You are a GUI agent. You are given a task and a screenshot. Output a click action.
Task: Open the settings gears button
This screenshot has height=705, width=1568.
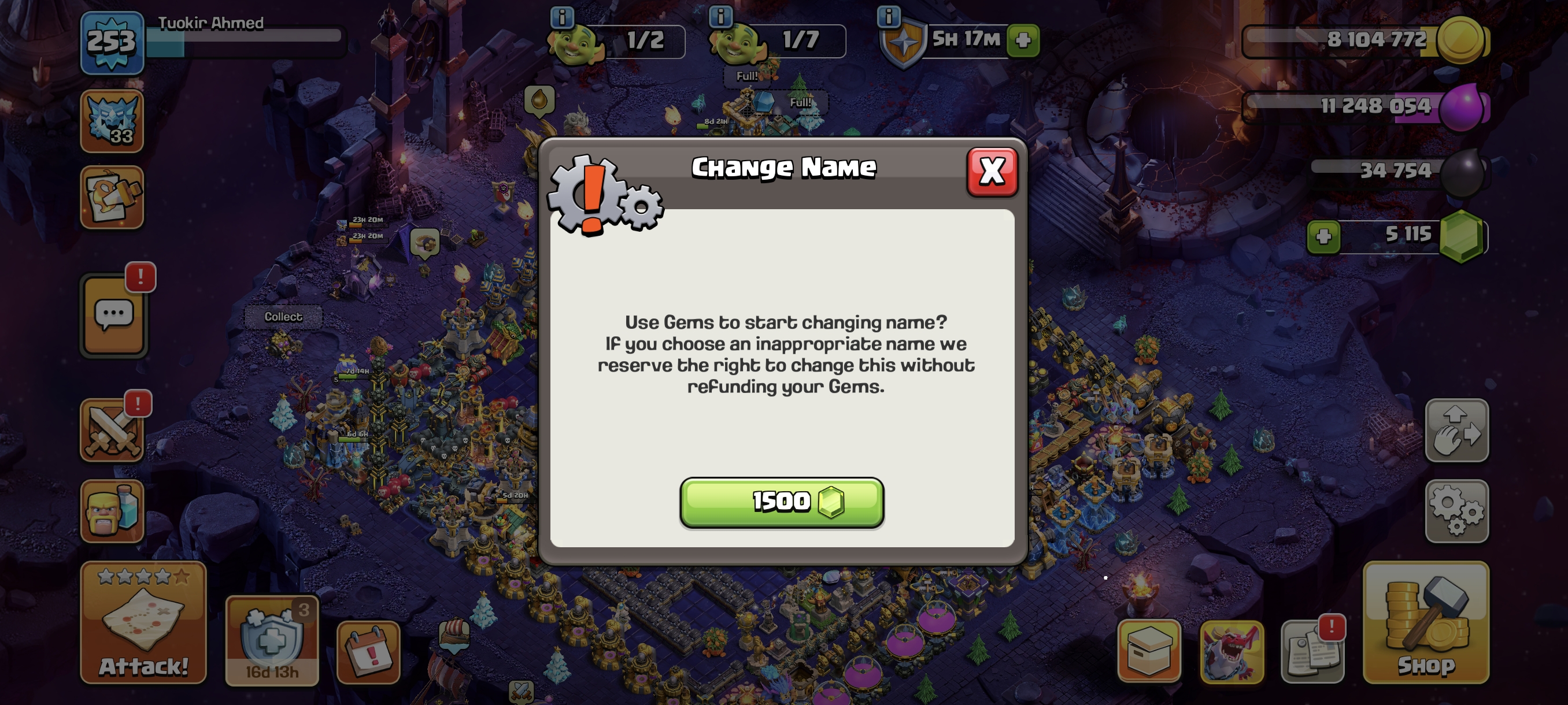[1456, 511]
